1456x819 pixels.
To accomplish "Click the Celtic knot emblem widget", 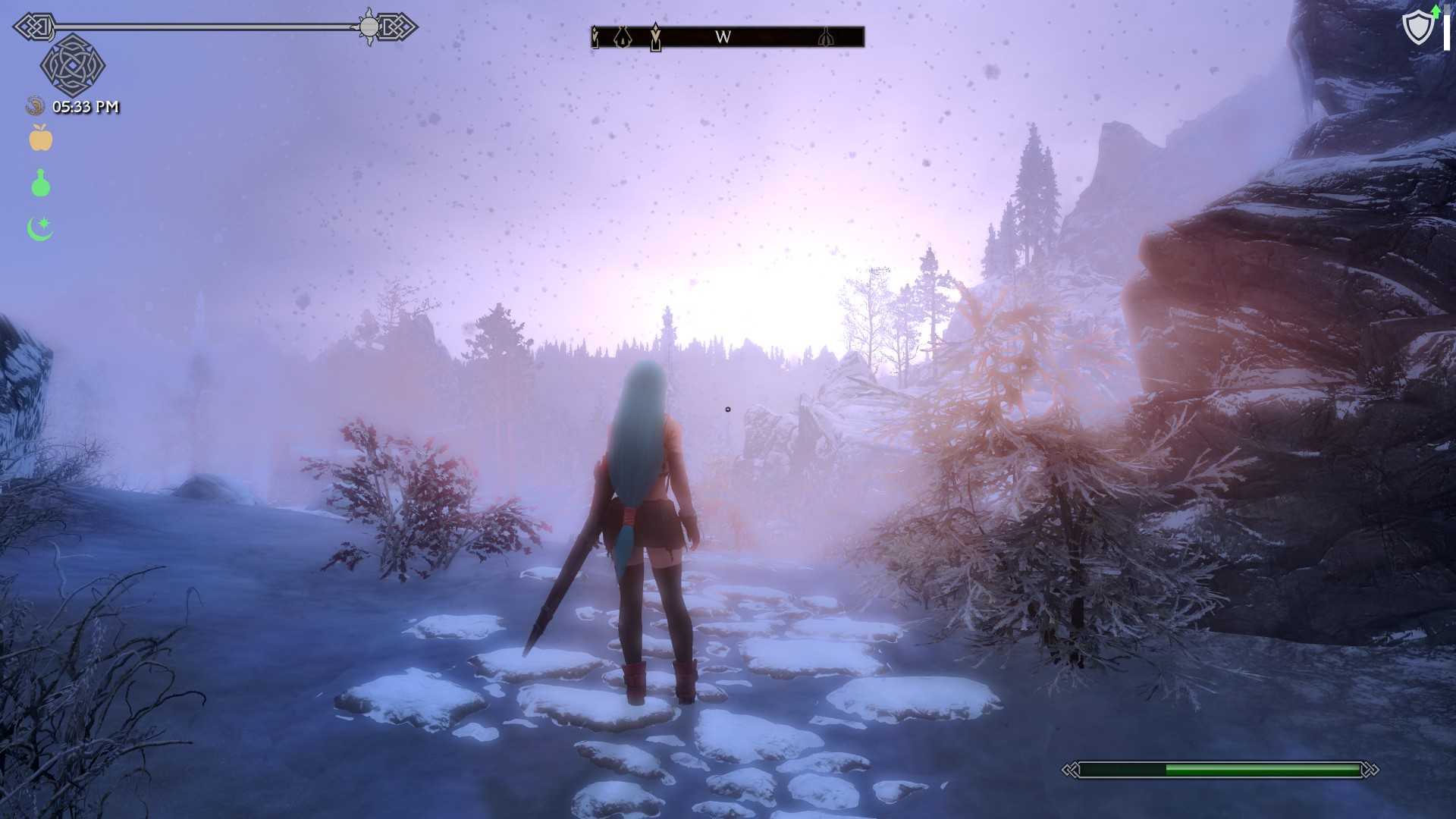I will click(72, 66).
